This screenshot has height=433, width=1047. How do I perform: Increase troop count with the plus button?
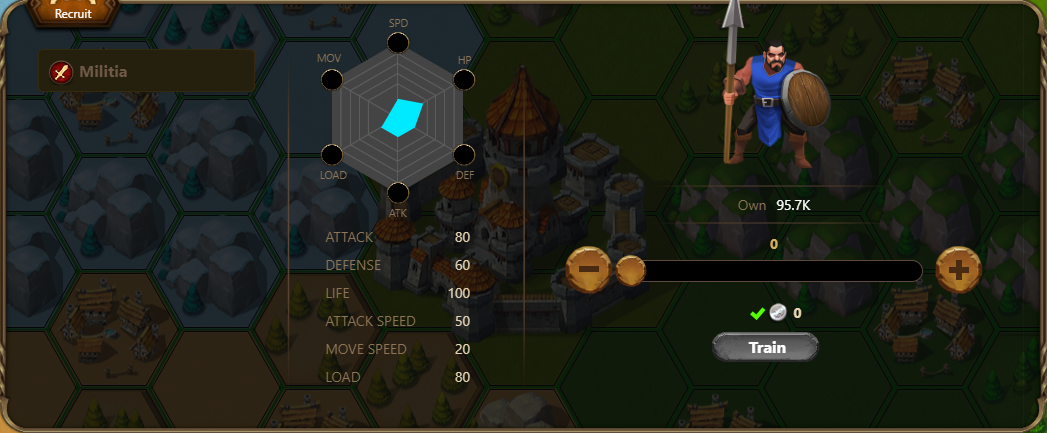tap(958, 270)
